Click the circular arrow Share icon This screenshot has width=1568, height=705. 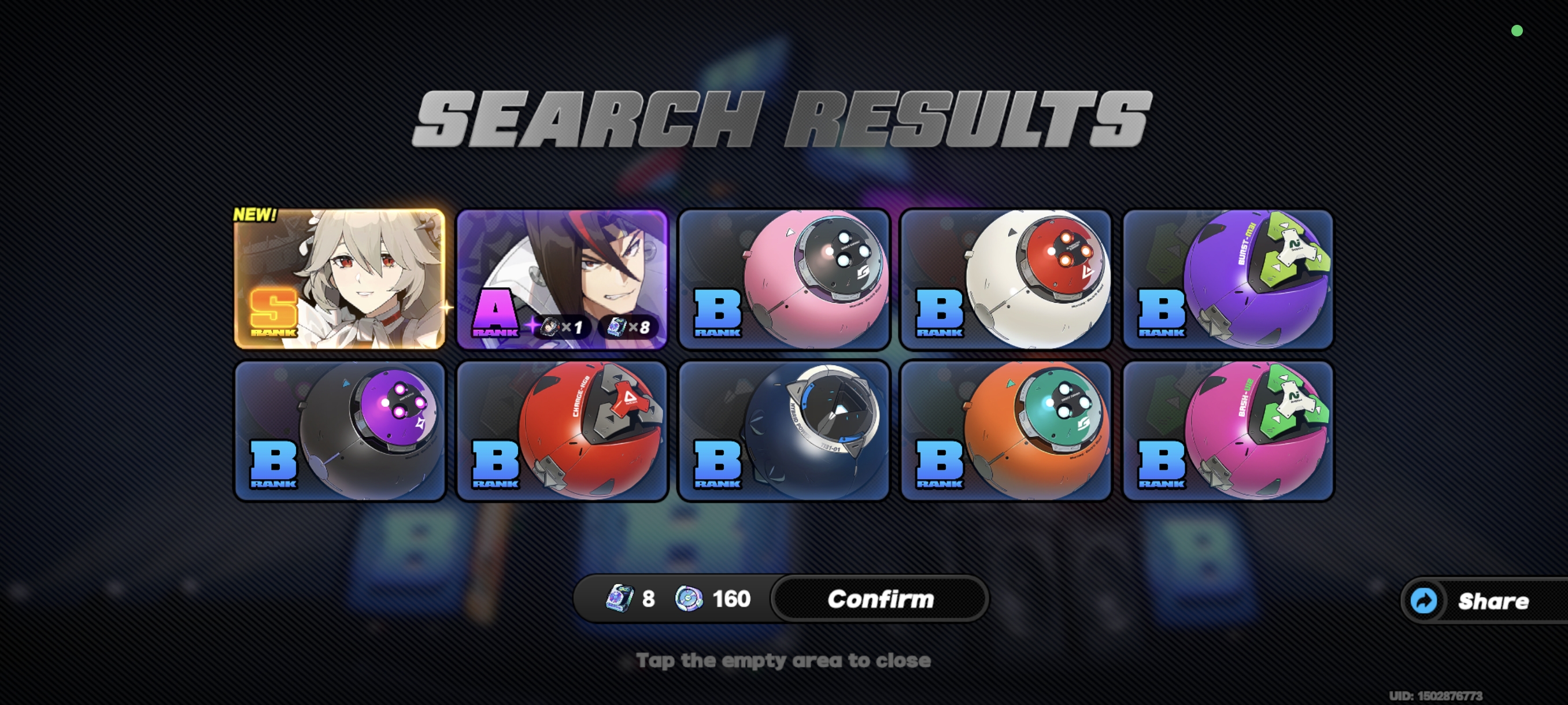click(1425, 601)
